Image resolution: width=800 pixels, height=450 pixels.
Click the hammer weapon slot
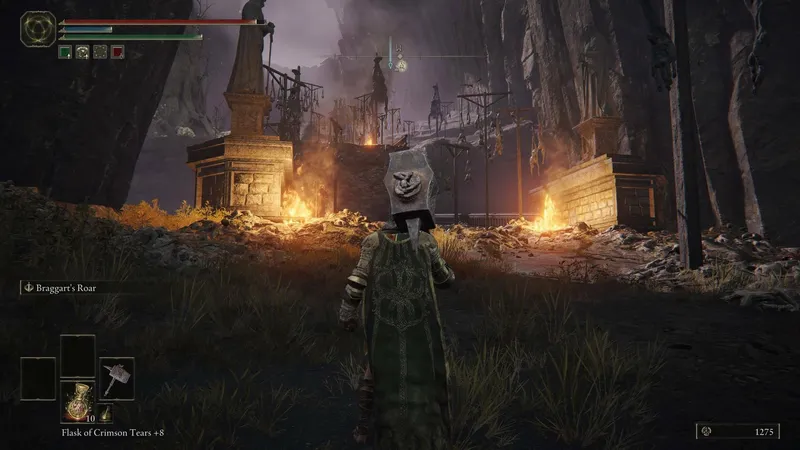[116, 377]
